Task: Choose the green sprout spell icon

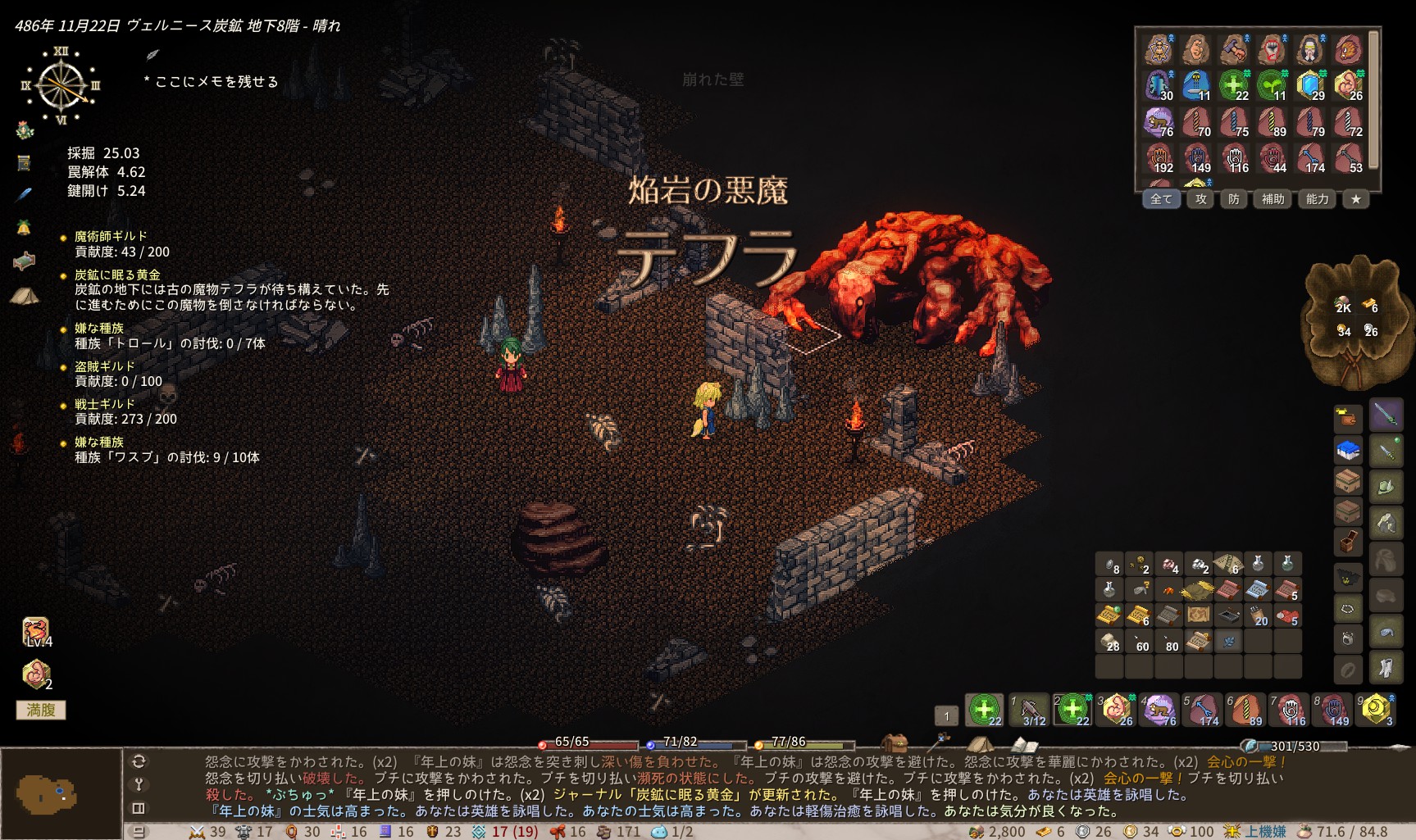Action: coord(1272,85)
